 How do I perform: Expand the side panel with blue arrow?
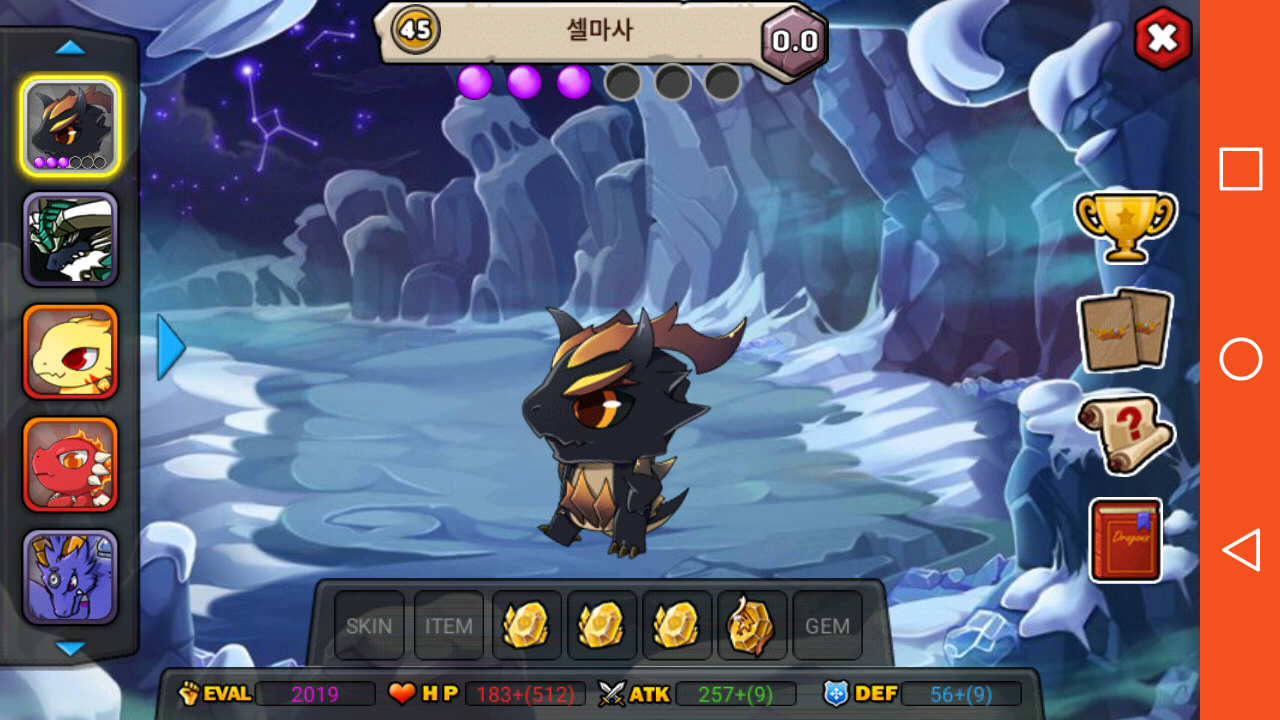(171, 347)
